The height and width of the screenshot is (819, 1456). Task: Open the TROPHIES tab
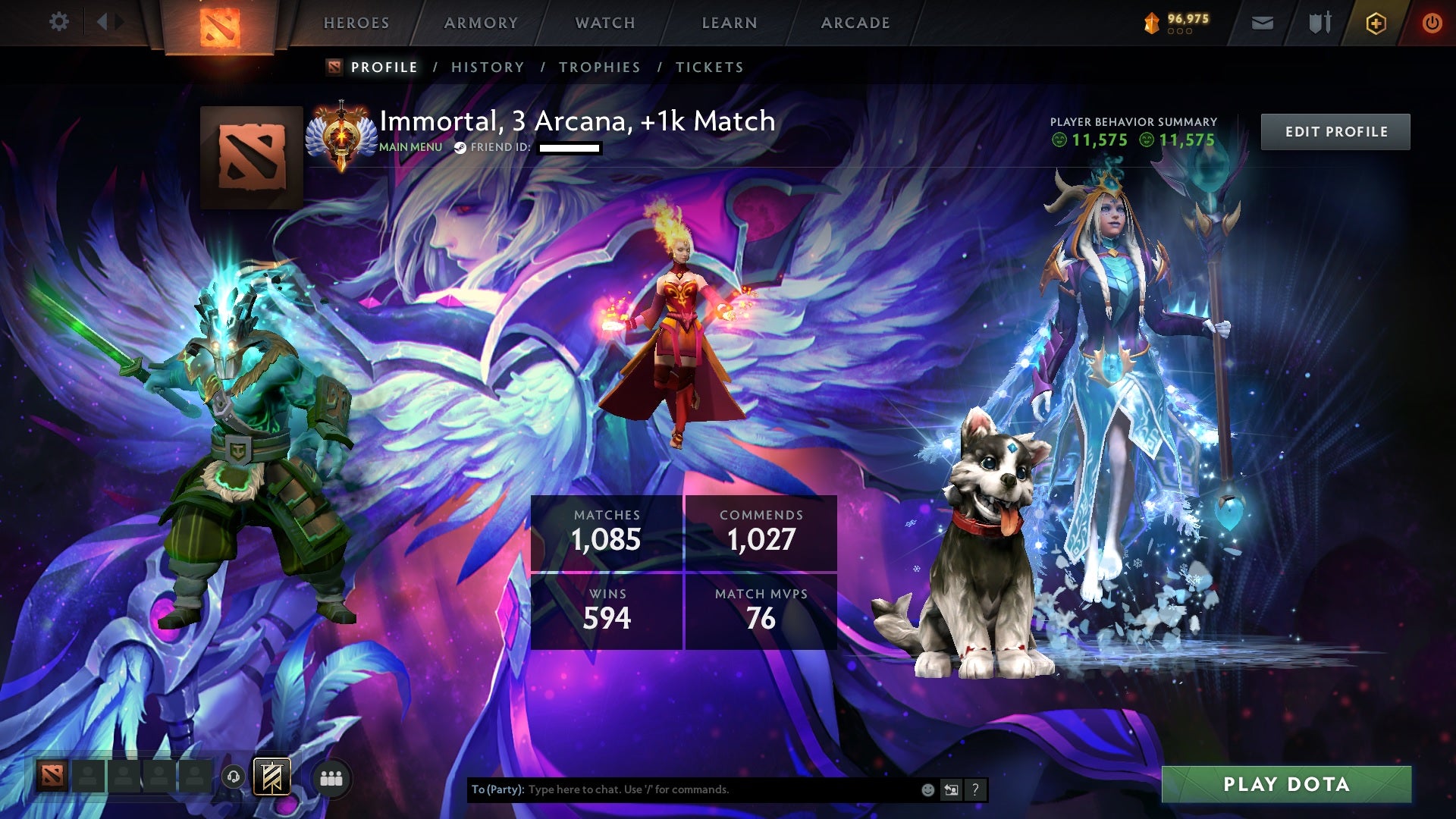tap(598, 67)
